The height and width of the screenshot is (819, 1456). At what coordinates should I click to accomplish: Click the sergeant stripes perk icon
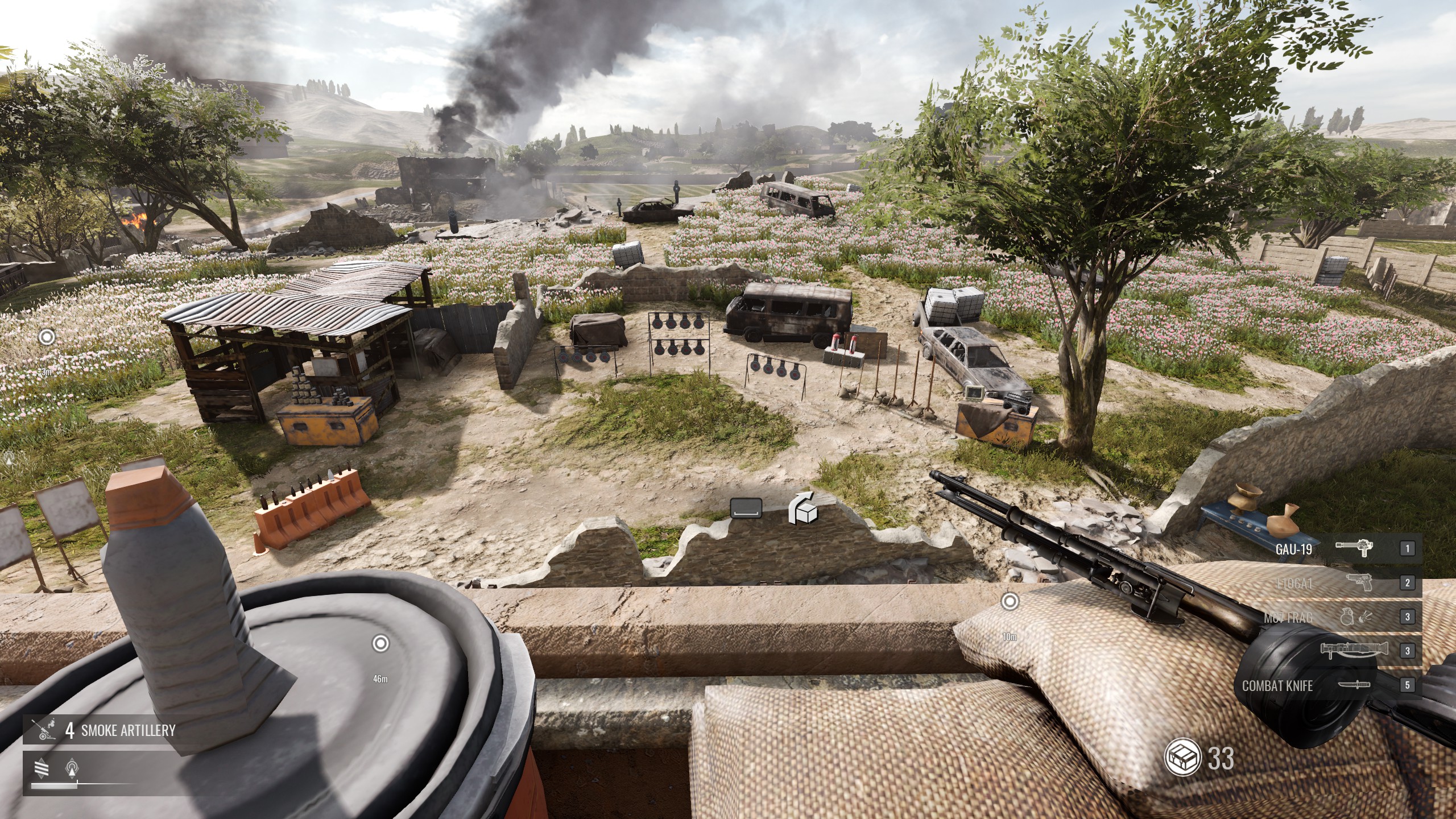[42, 768]
